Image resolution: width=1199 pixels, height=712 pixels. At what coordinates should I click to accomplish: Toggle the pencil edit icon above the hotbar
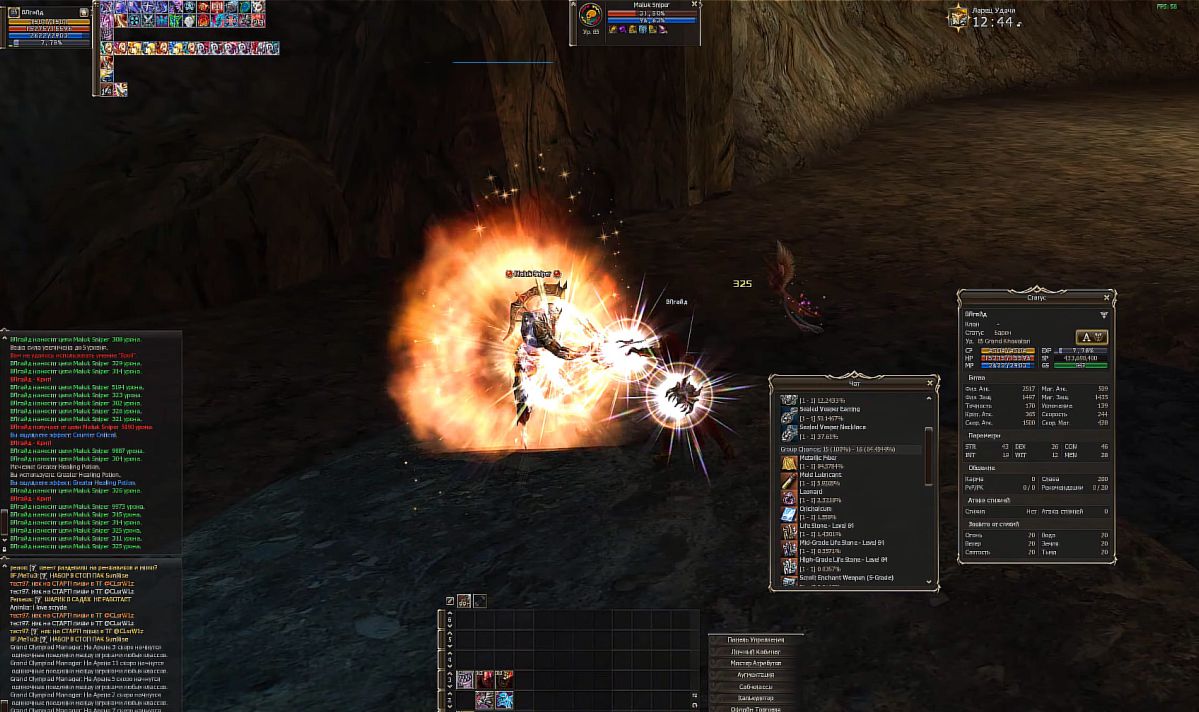(x=450, y=601)
